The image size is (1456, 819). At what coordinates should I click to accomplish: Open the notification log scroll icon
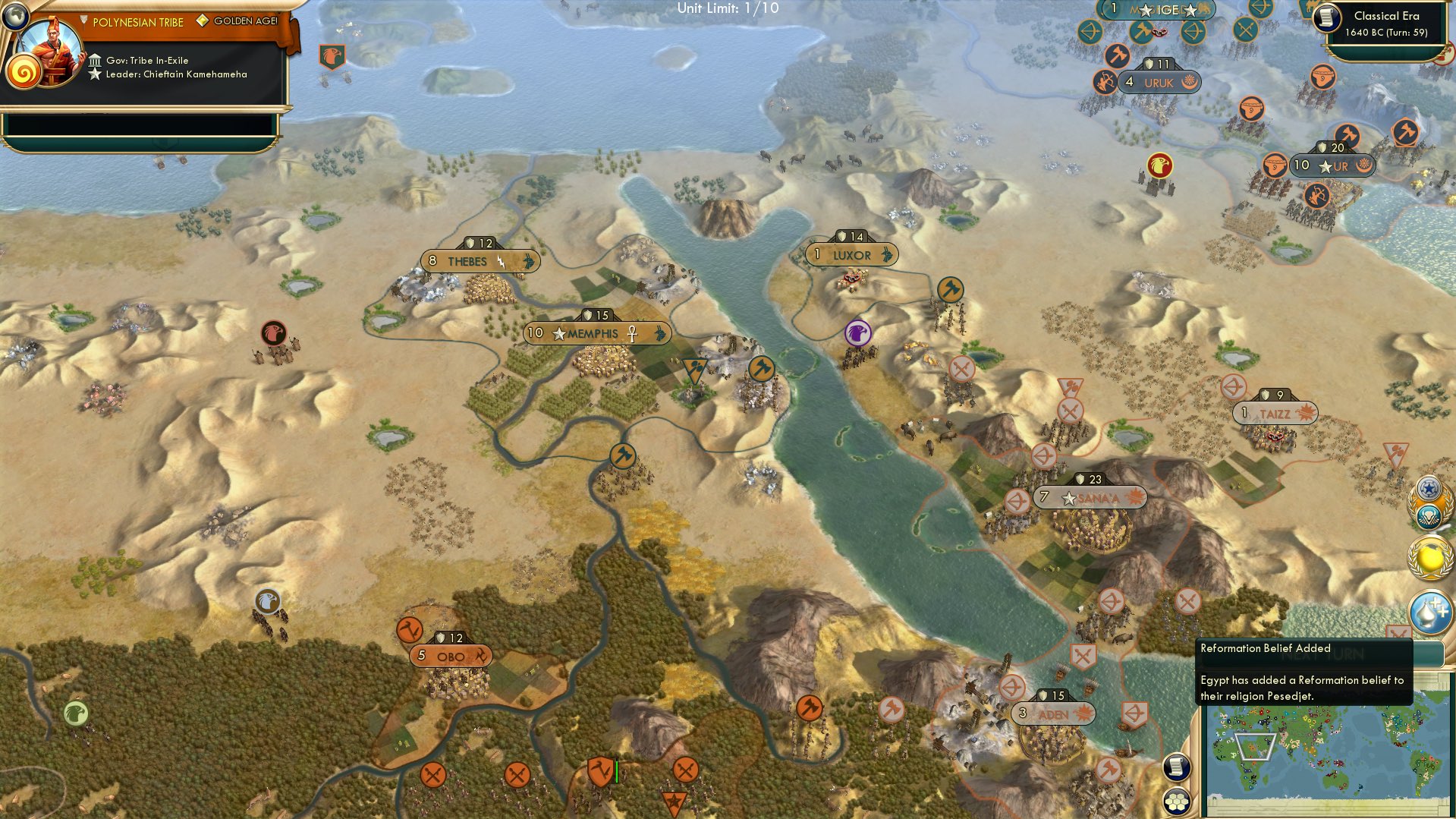click(1175, 767)
